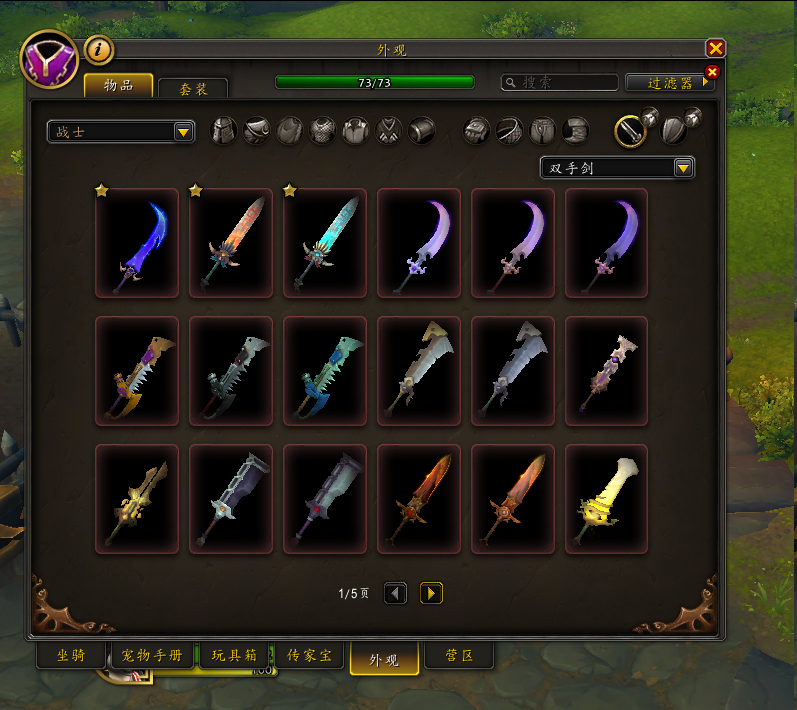Choose the shield off-hand slot icon
797x710 pixels.
pos(672,131)
